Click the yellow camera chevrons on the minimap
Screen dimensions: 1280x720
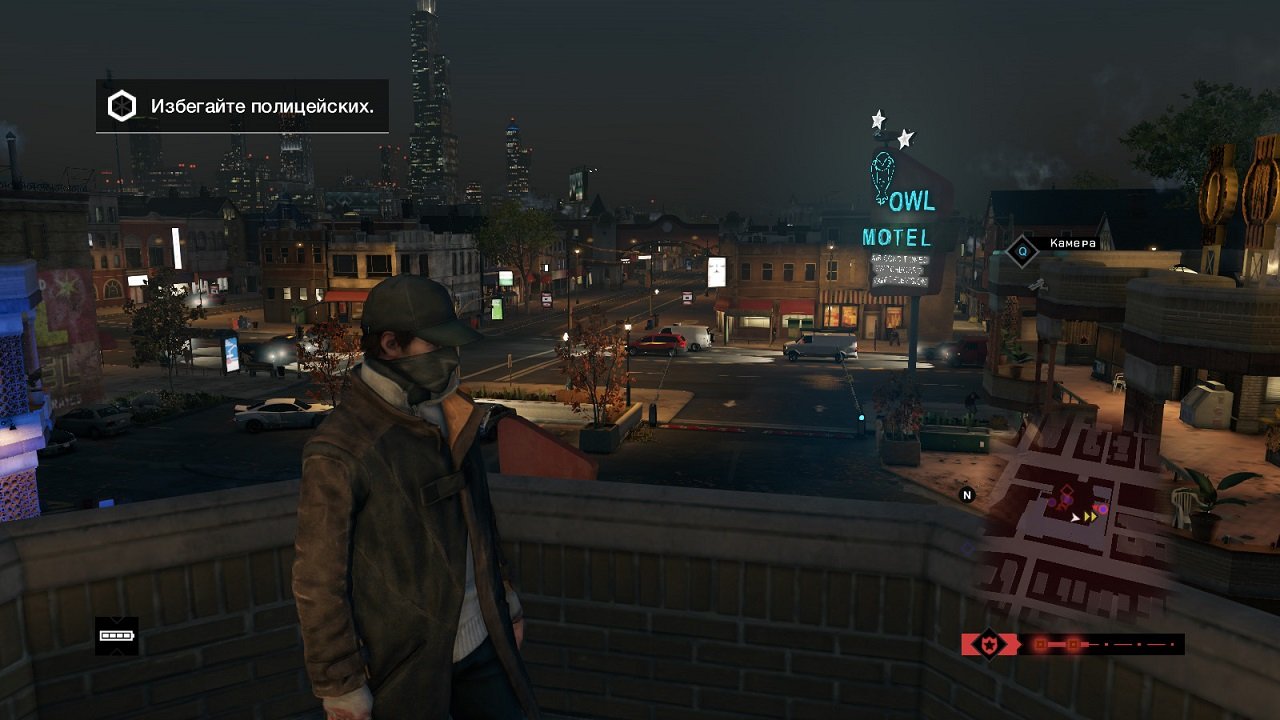(1090, 517)
